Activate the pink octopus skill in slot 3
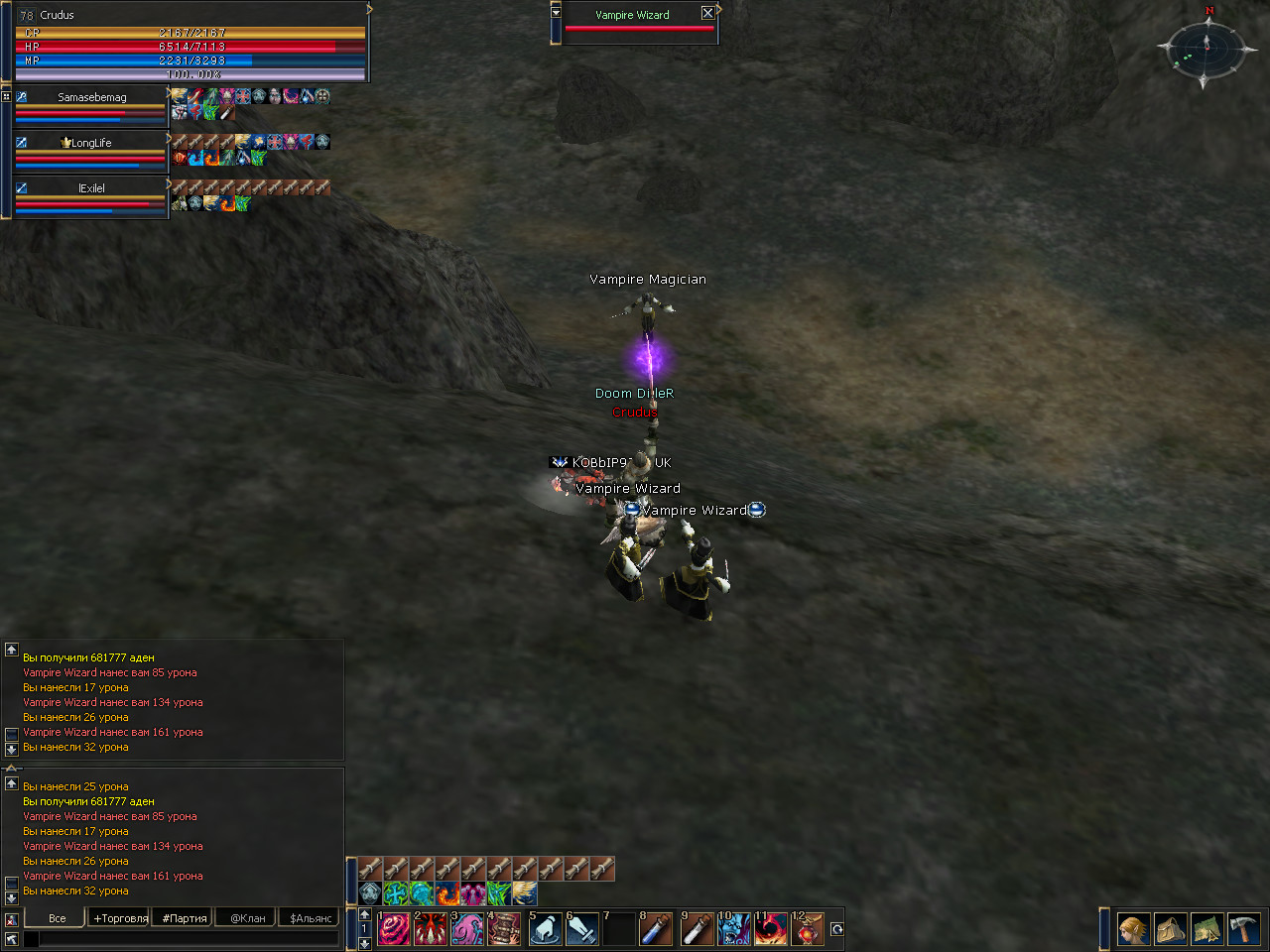Image resolution: width=1270 pixels, height=952 pixels. point(467,929)
